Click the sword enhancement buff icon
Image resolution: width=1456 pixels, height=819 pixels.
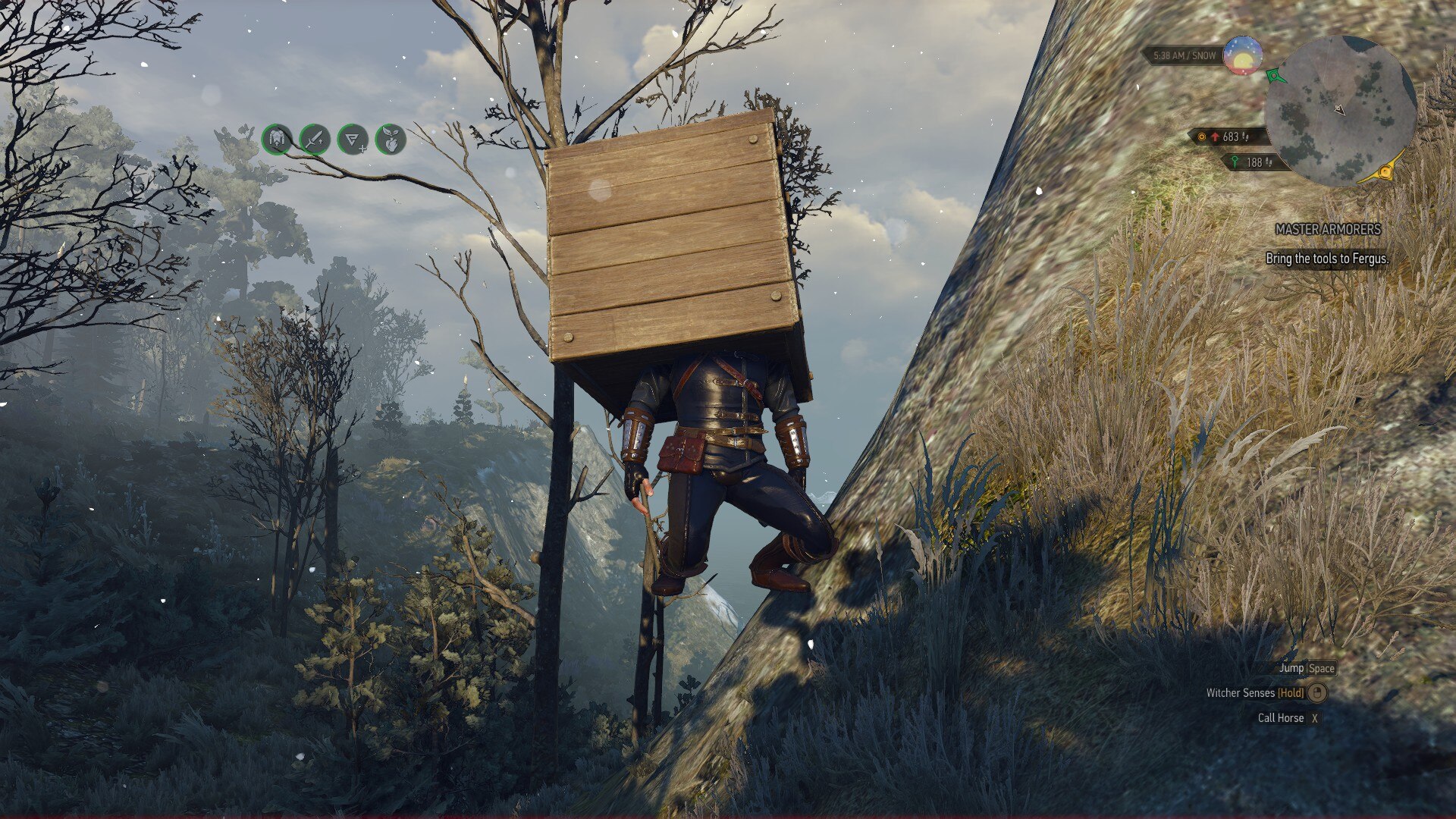315,140
